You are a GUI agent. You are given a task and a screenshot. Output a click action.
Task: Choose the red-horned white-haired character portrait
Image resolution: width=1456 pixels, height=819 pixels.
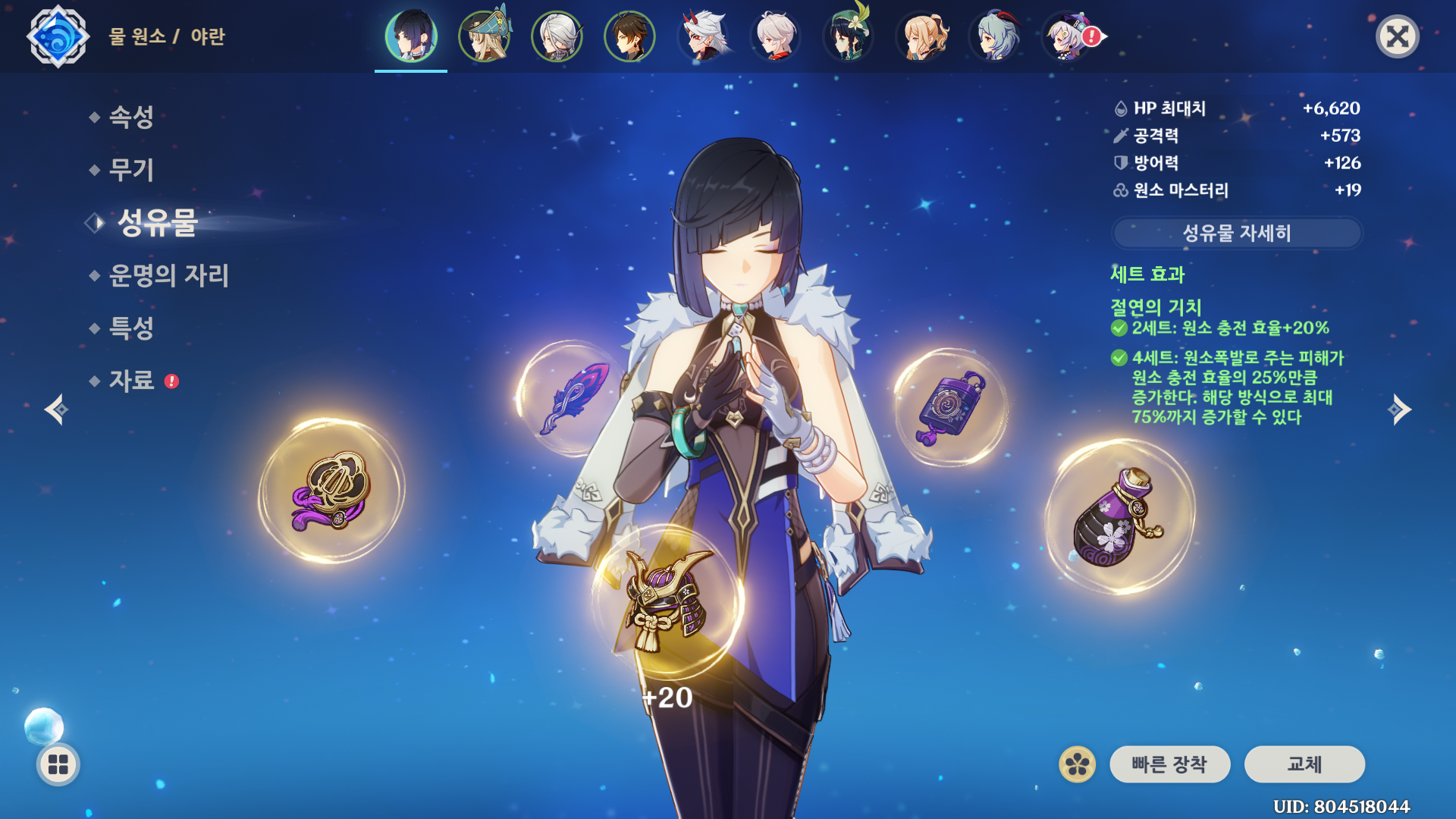tap(702, 36)
